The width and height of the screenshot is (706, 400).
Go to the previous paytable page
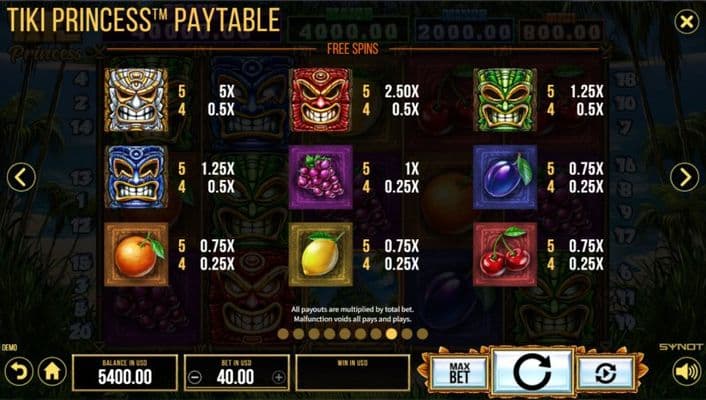point(21,178)
